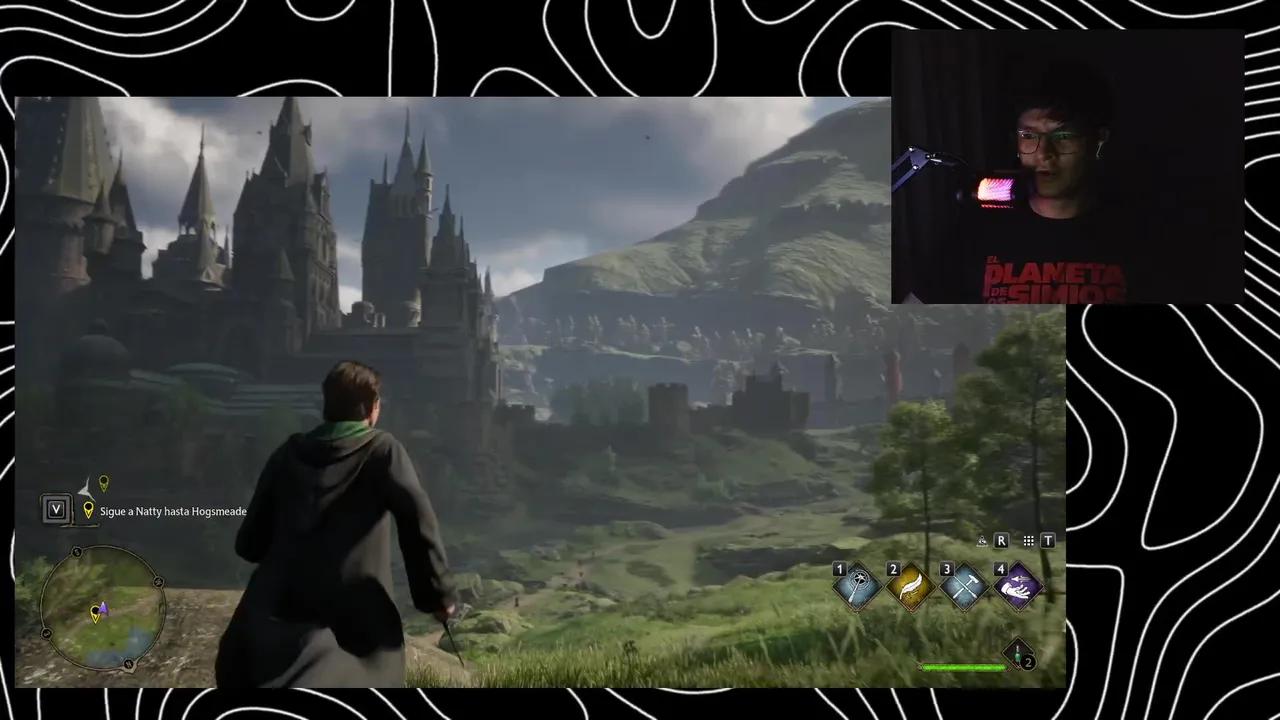Select the purple player arrow on the minimap
The height and width of the screenshot is (720, 1280).
click(x=103, y=609)
